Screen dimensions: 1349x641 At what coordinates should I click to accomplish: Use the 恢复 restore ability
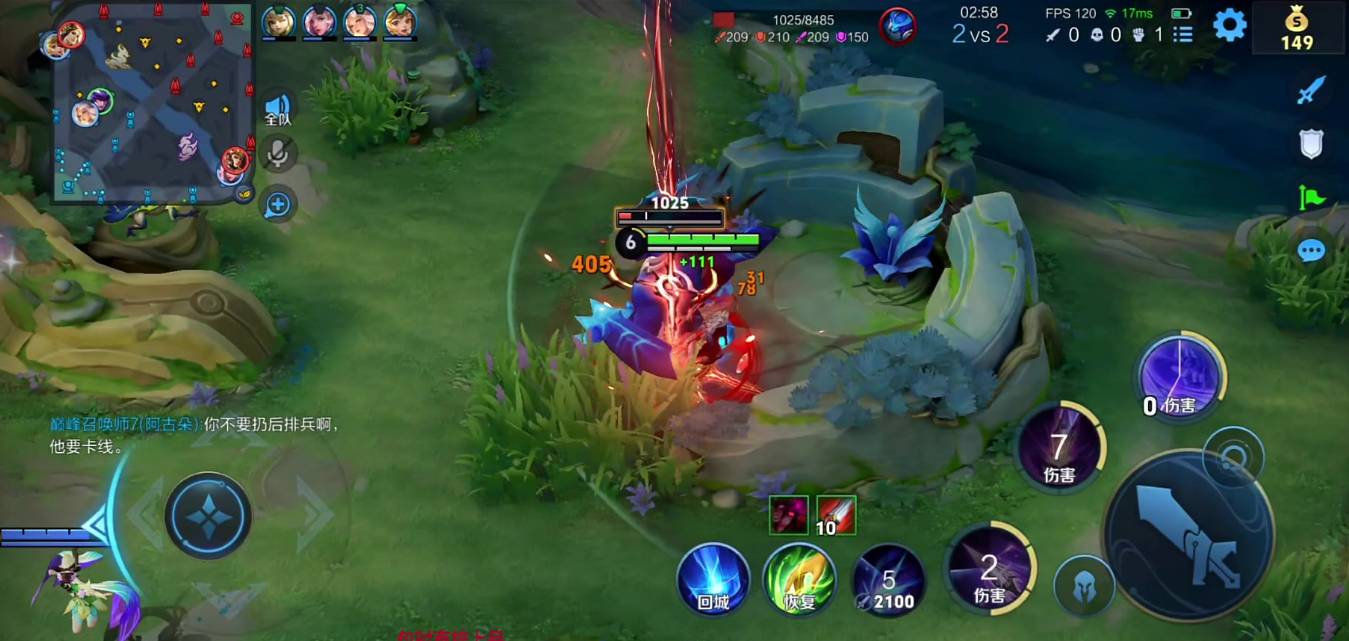click(799, 579)
